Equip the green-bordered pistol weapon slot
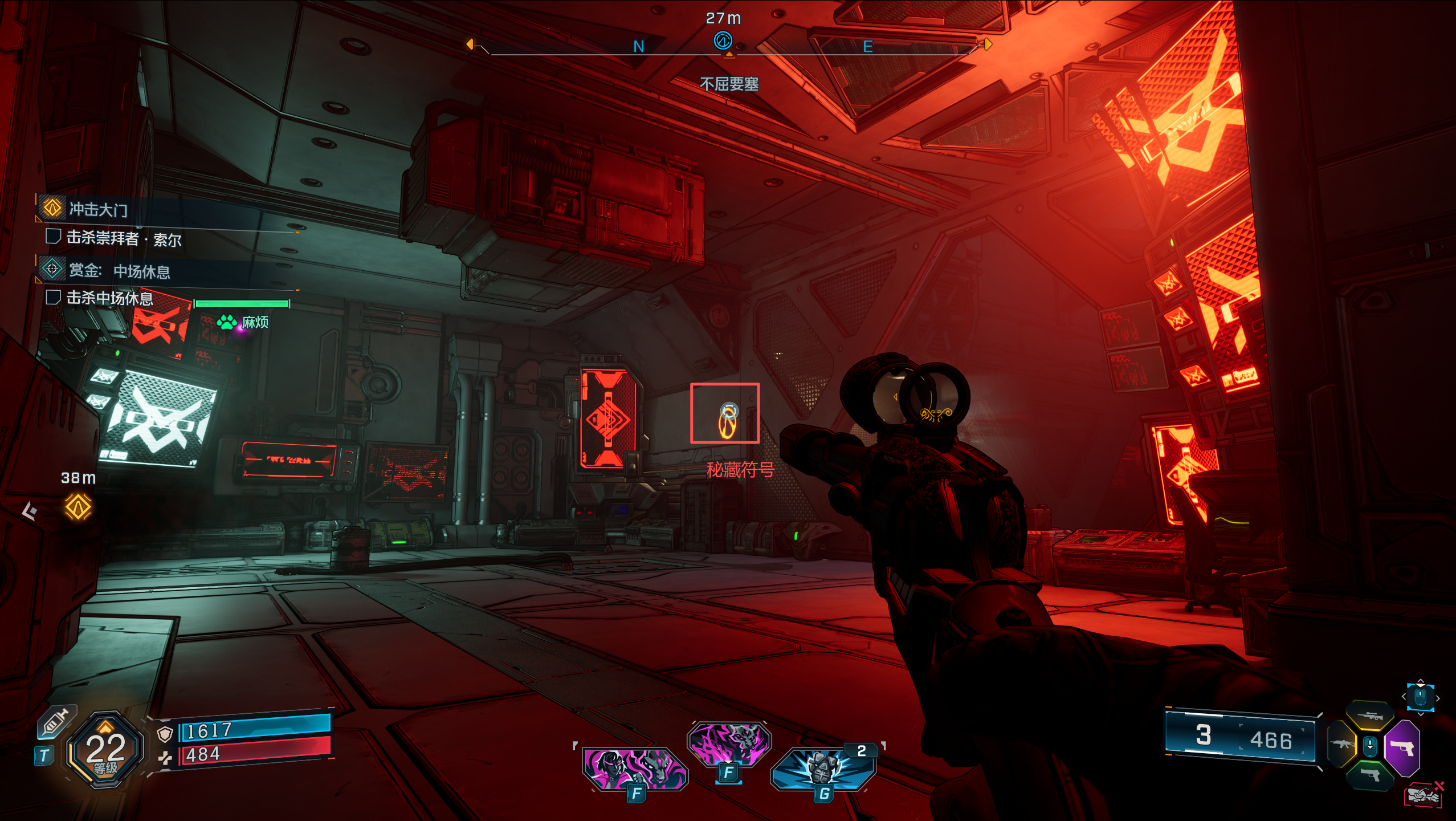The image size is (1456, 821). tap(1369, 774)
